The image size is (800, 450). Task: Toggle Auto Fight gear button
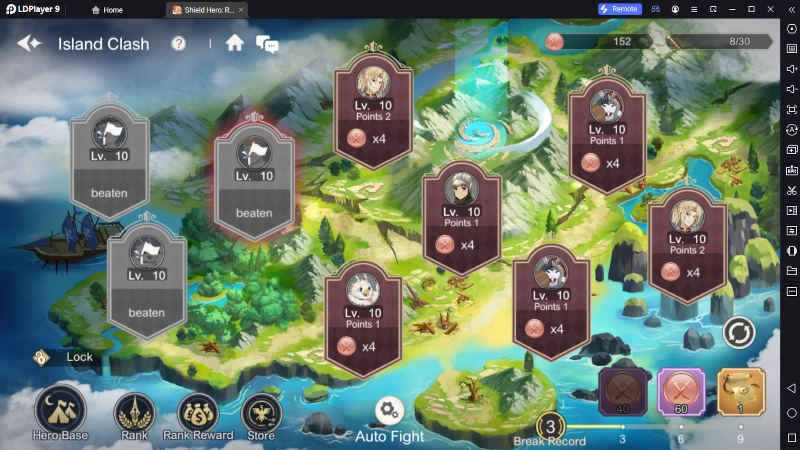pos(389,411)
